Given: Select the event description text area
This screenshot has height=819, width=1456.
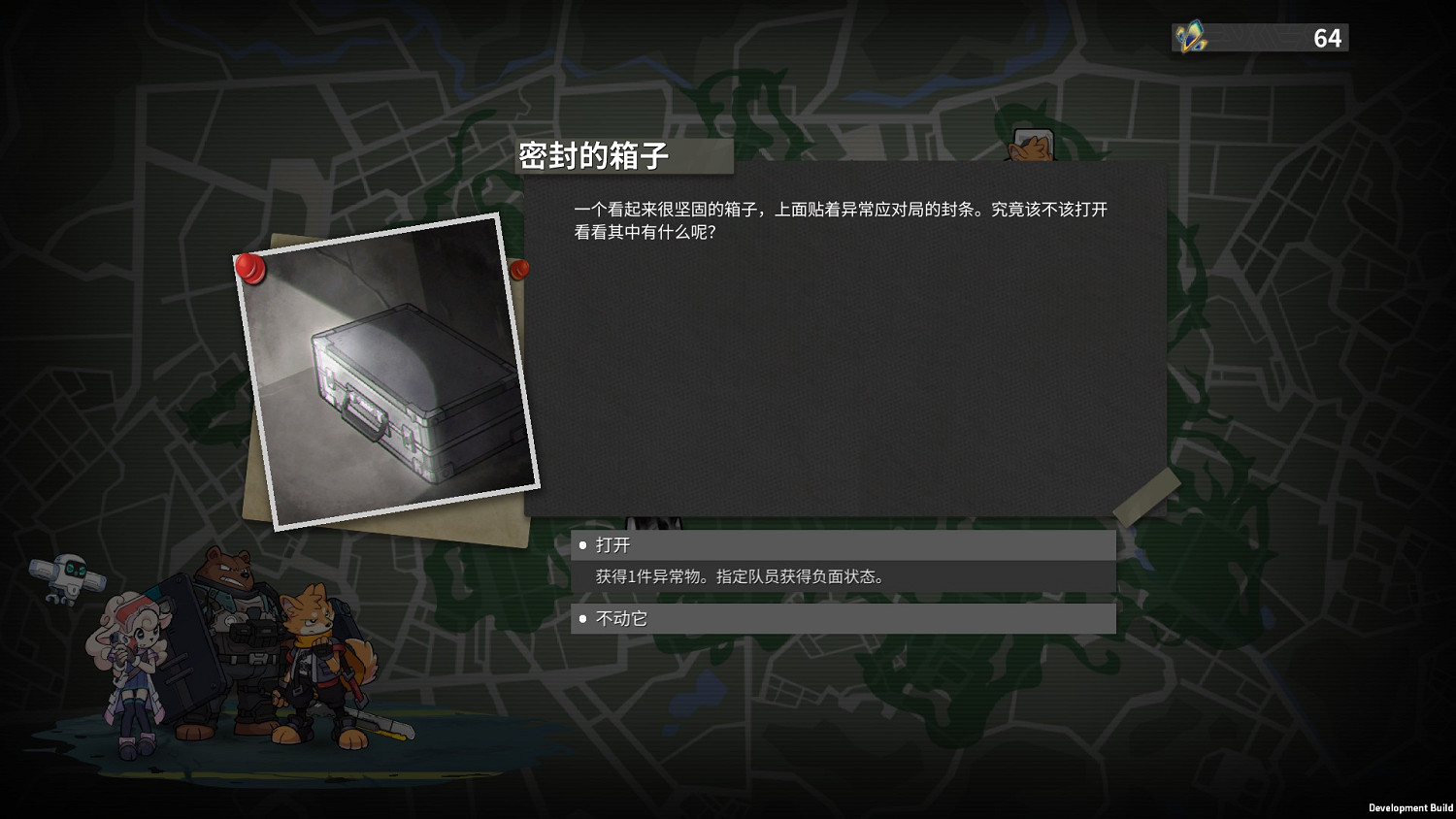Looking at the screenshot, I should 841,220.
